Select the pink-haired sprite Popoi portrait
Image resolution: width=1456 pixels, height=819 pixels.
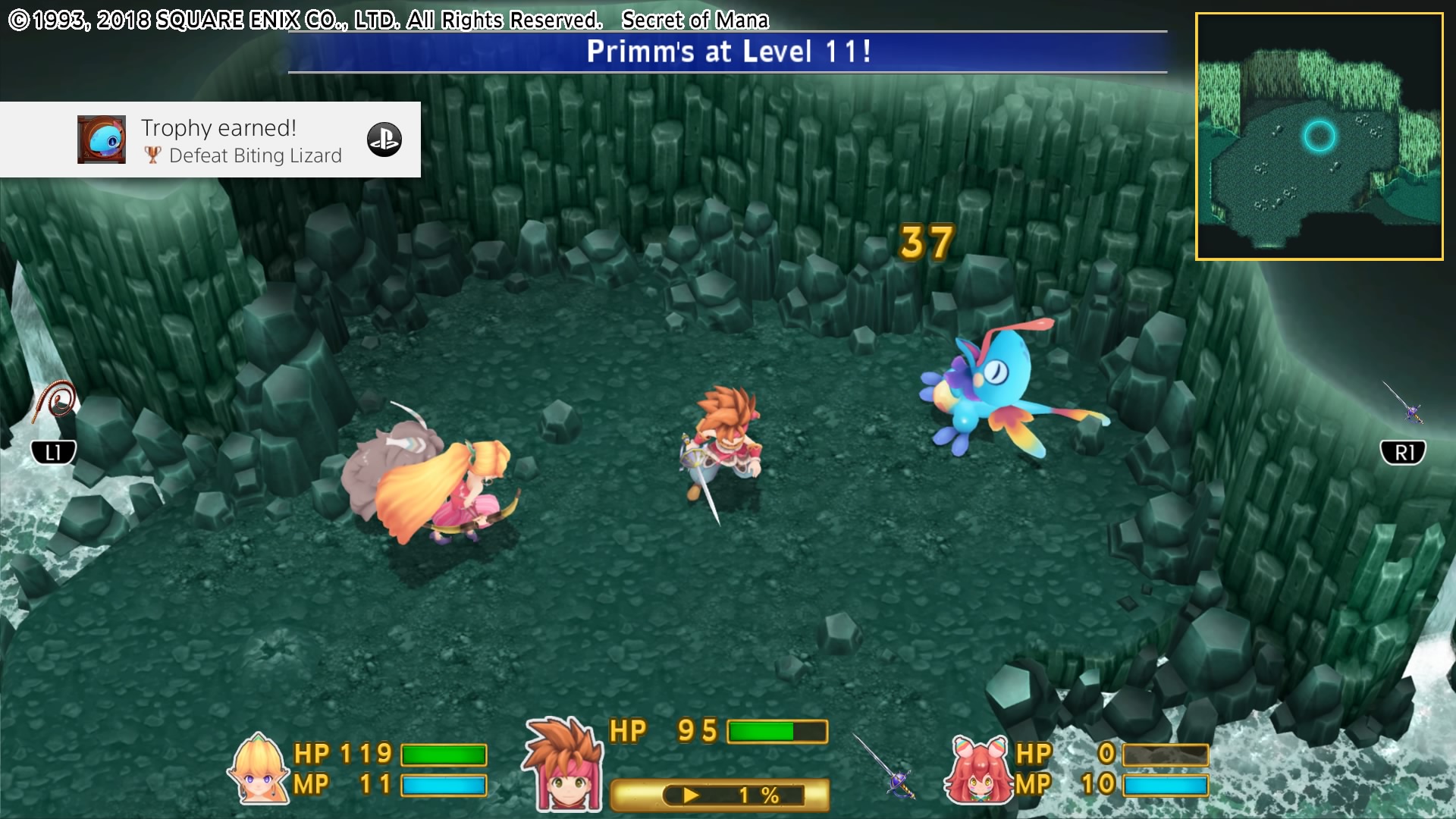pyautogui.click(x=979, y=770)
